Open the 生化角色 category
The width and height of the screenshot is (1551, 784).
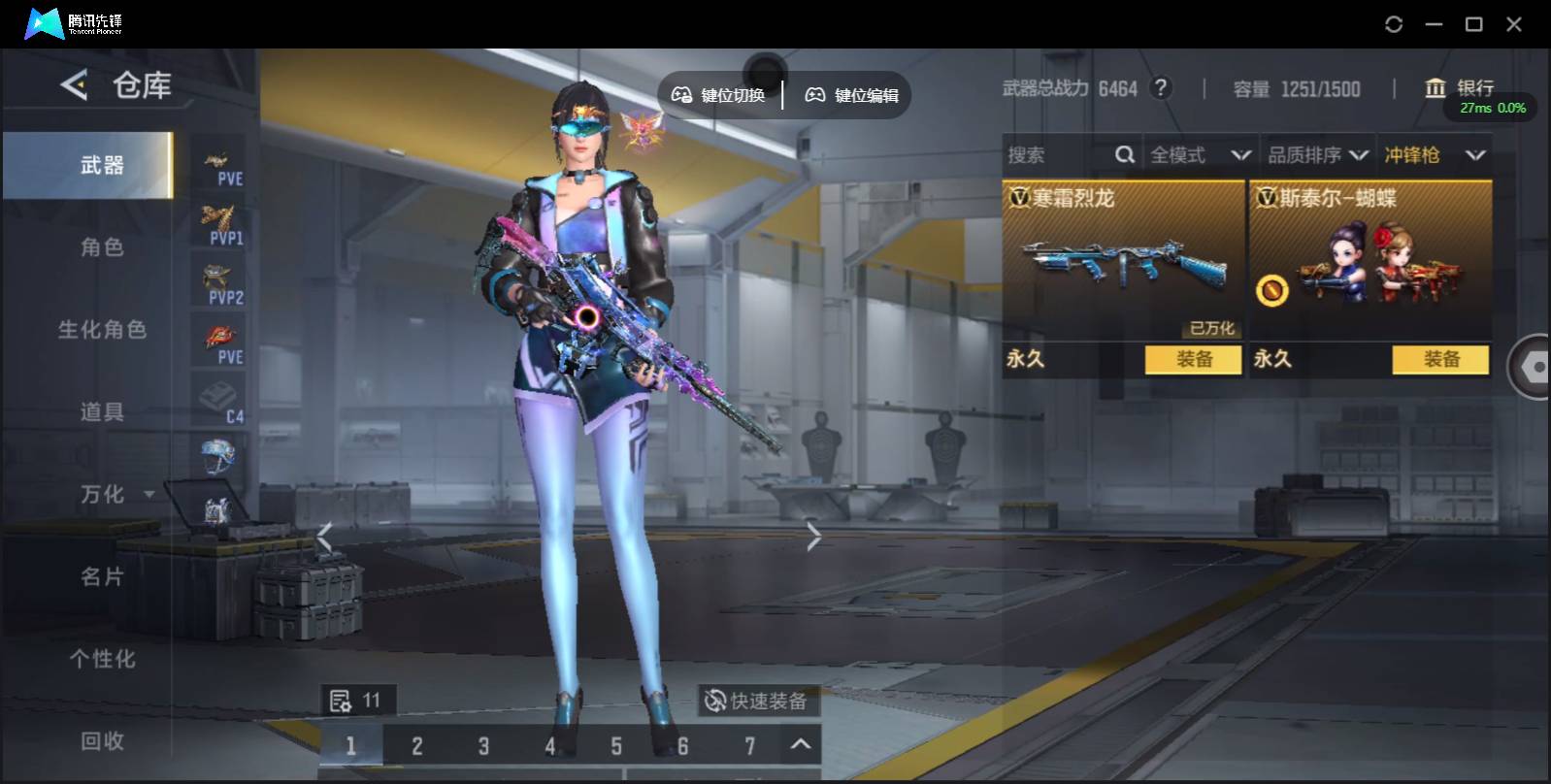pos(102,330)
